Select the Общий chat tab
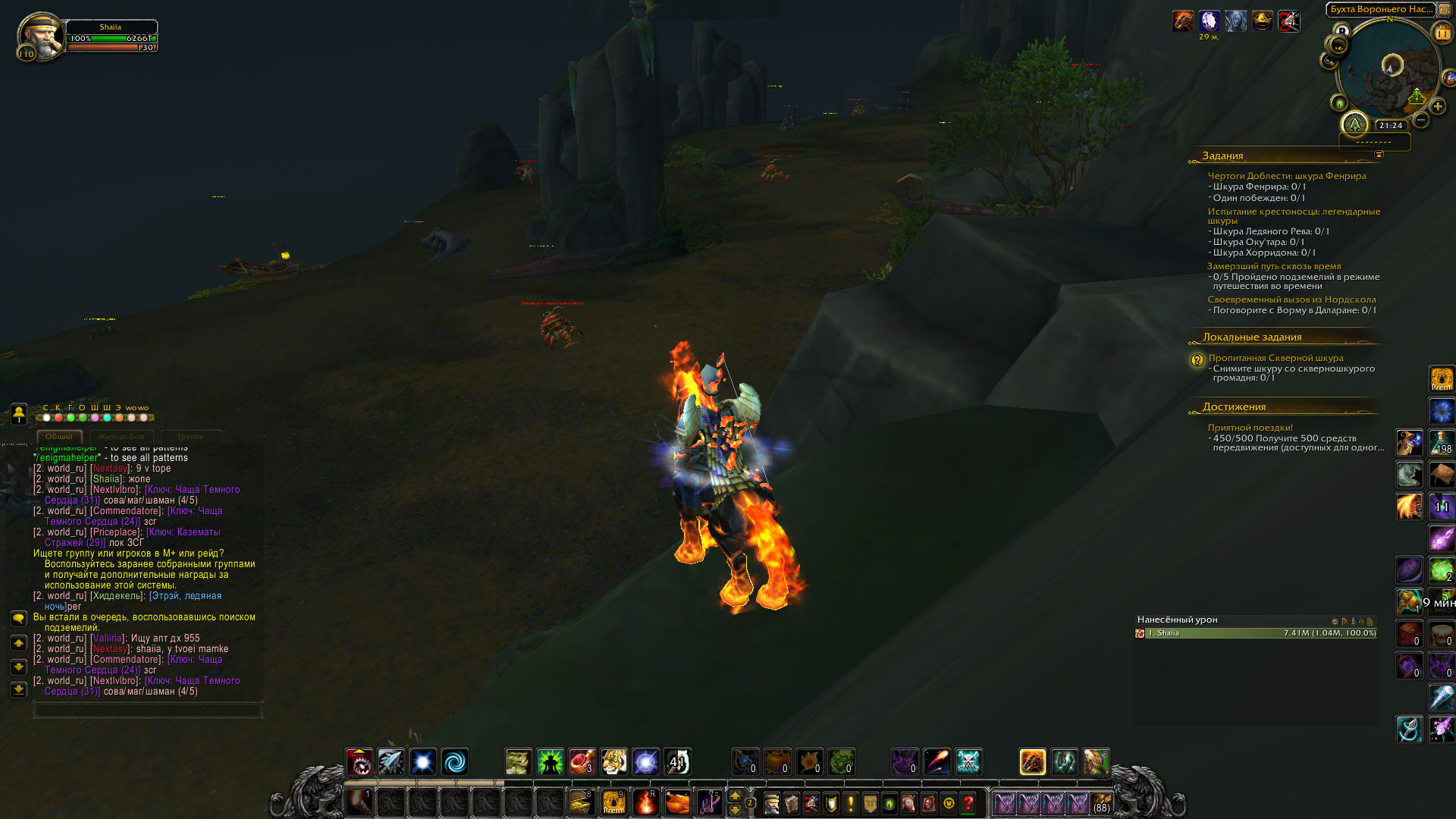 click(58, 437)
